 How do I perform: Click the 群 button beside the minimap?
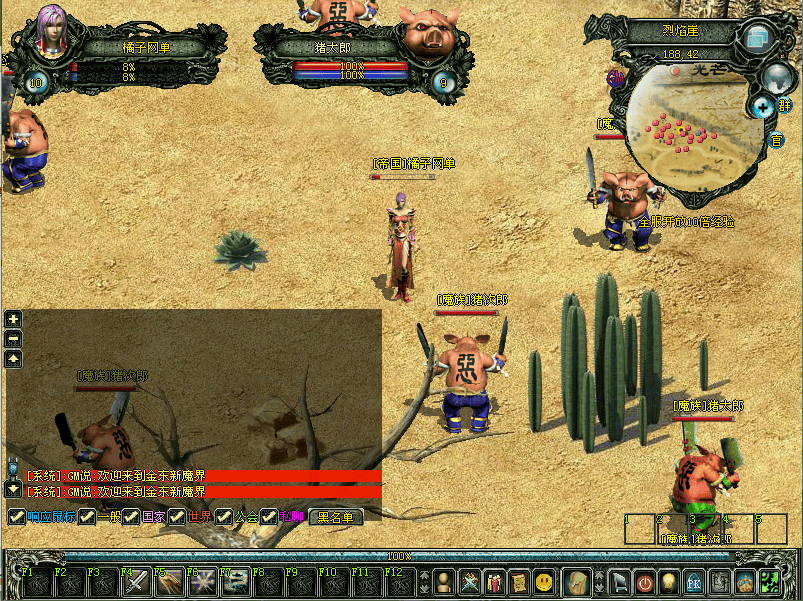785,104
